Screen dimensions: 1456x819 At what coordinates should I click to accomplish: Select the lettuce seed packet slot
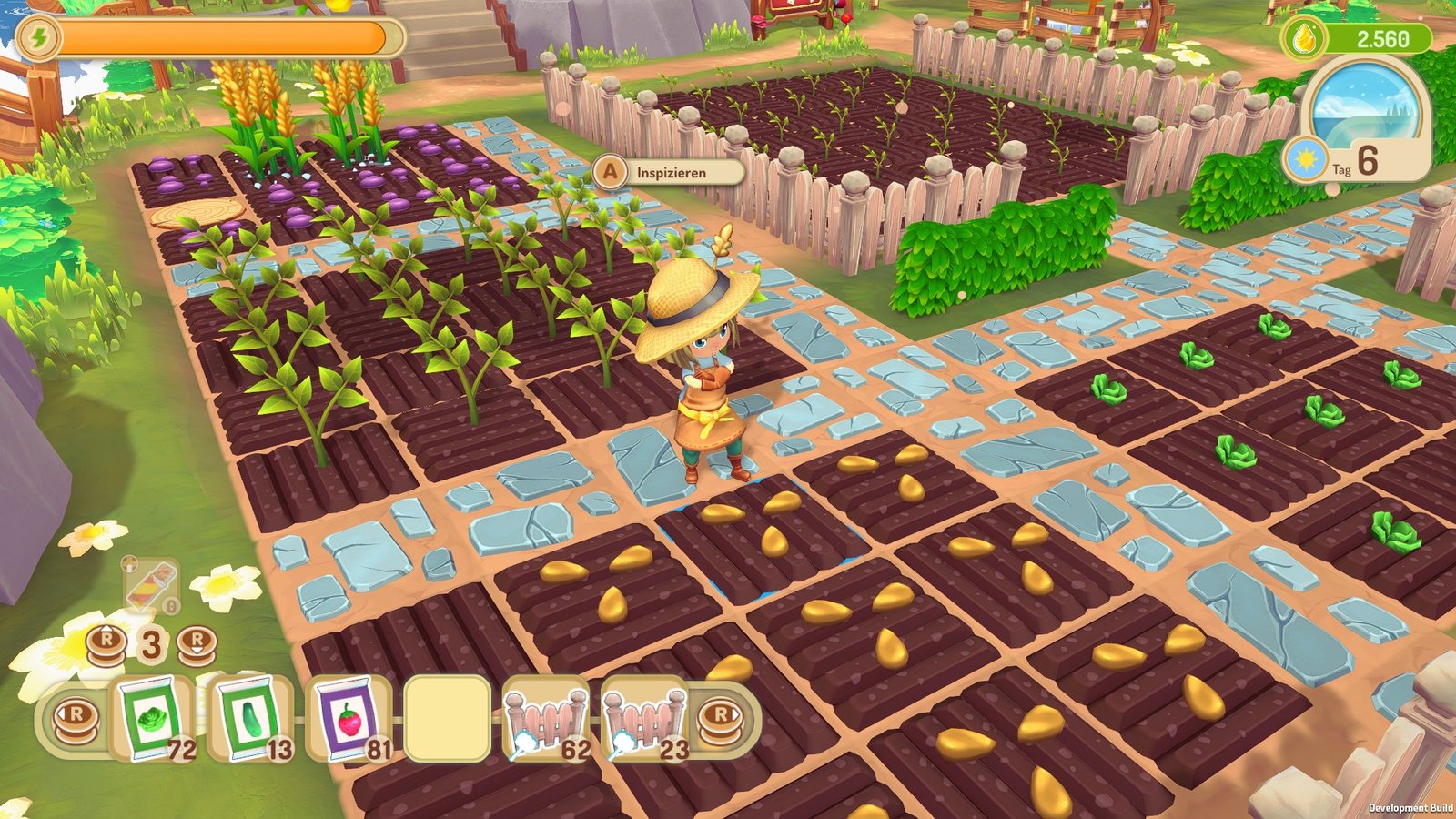pyautogui.click(x=153, y=719)
